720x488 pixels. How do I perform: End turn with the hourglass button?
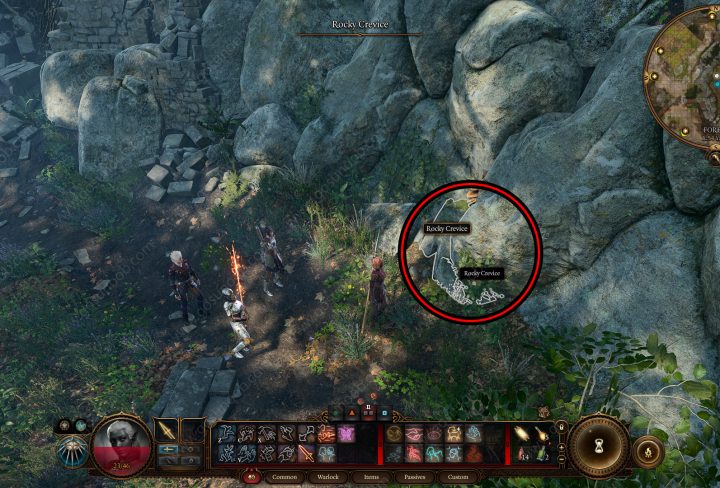click(600, 444)
